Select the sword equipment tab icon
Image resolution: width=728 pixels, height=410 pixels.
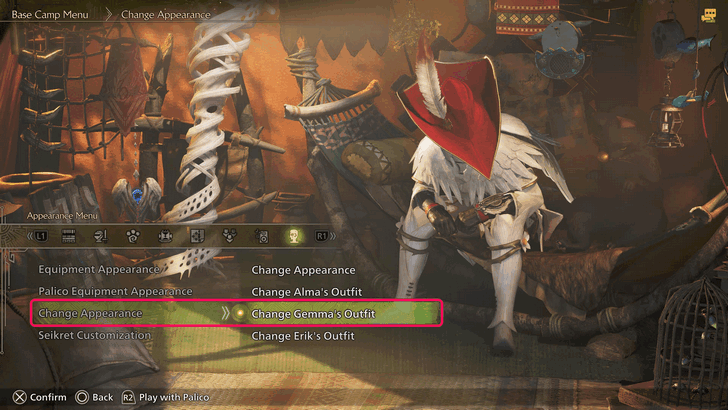coord(101,237)
